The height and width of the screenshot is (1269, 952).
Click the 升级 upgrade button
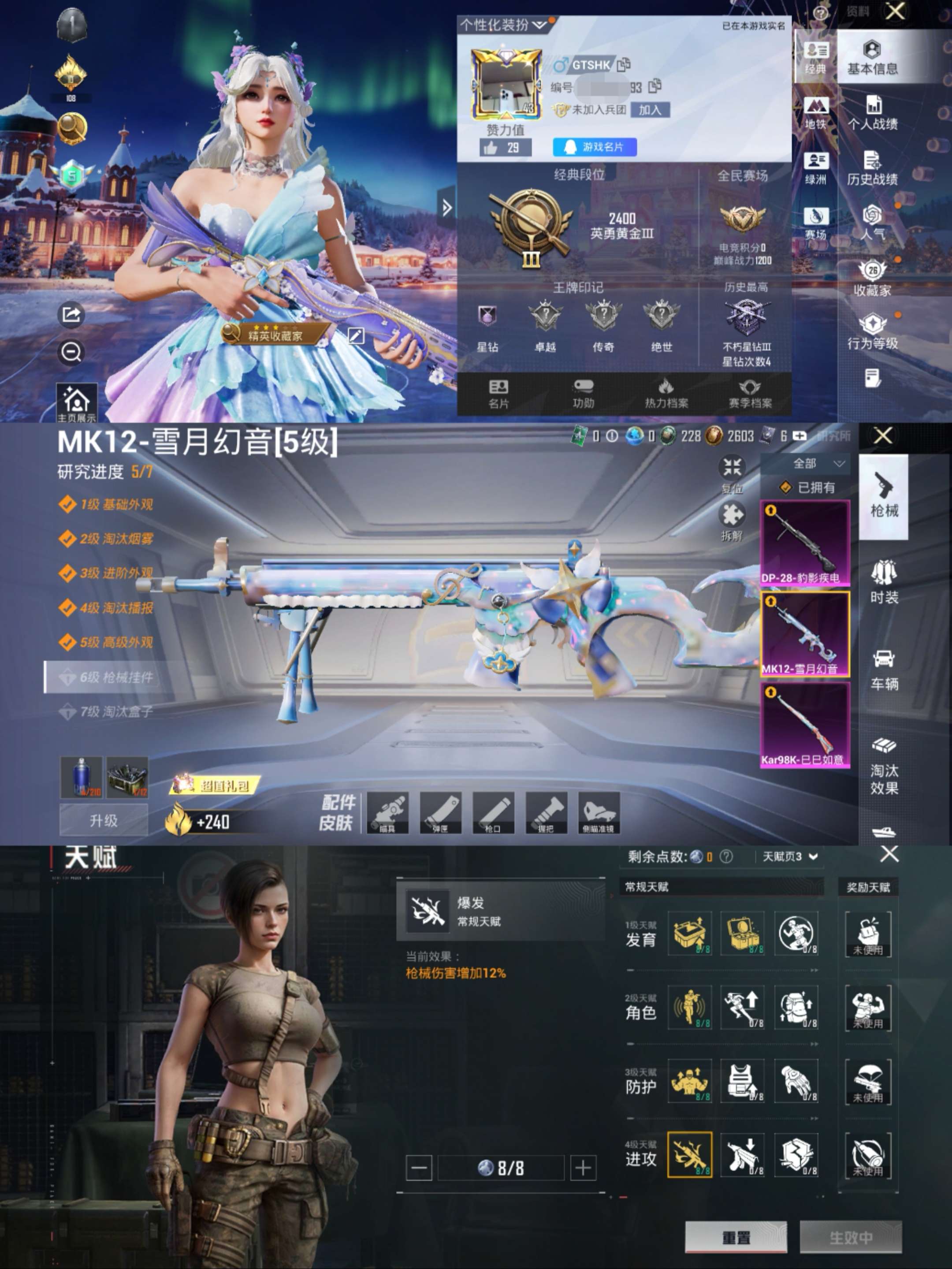(104, 820)
